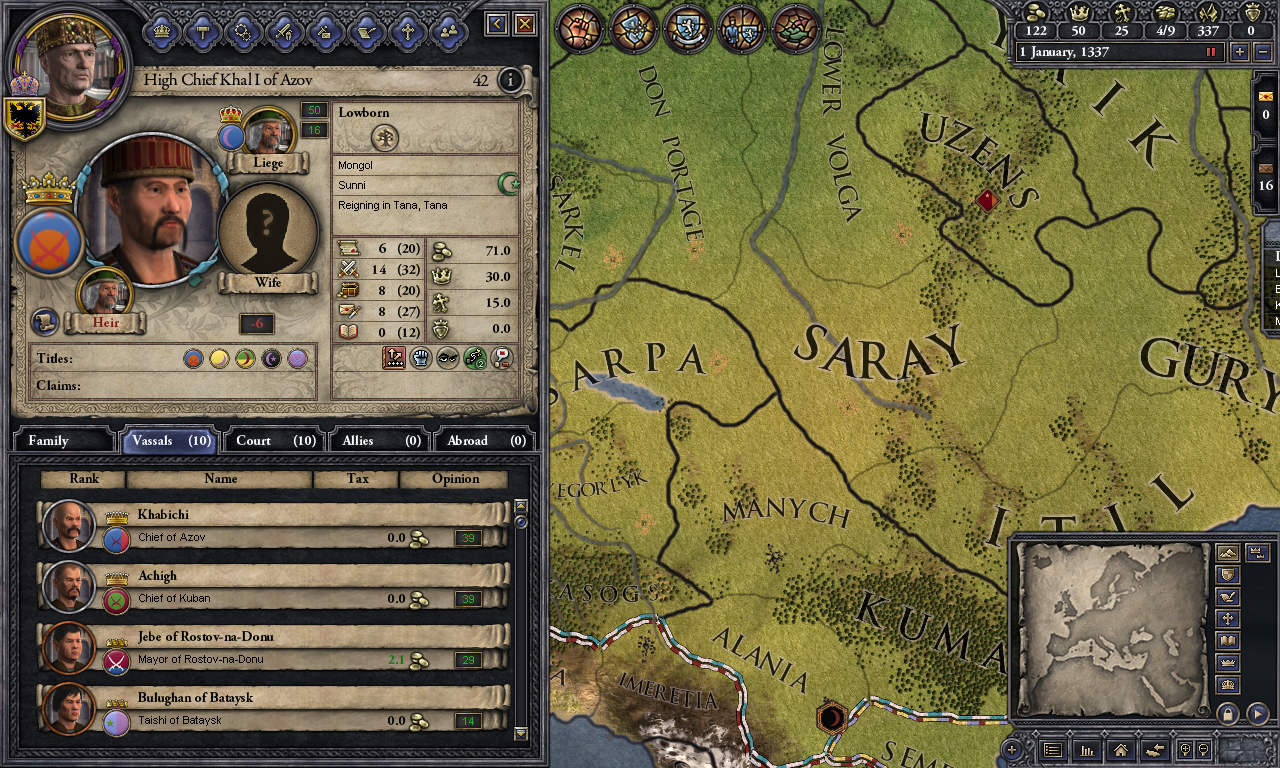Open the Religion overview cross icon
Viewport: 1280px width, 768px height.
coord(408,32)
